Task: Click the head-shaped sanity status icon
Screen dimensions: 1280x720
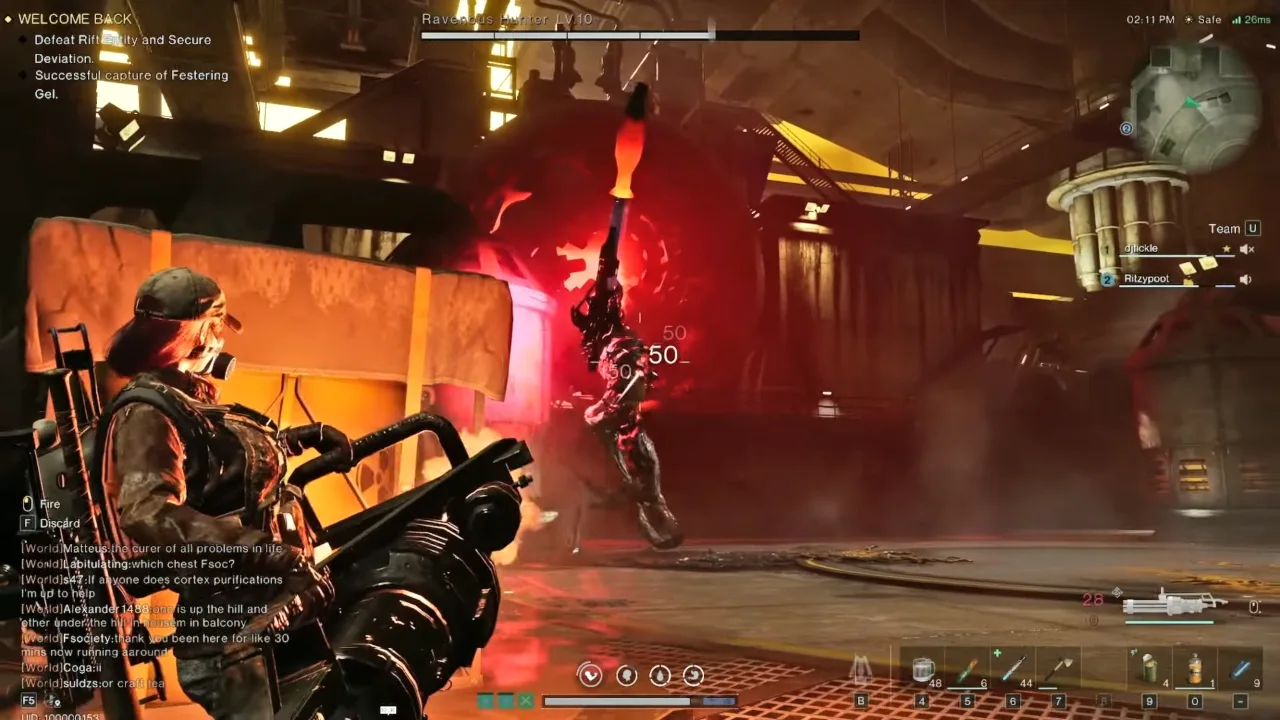Action: pos(626,676)
